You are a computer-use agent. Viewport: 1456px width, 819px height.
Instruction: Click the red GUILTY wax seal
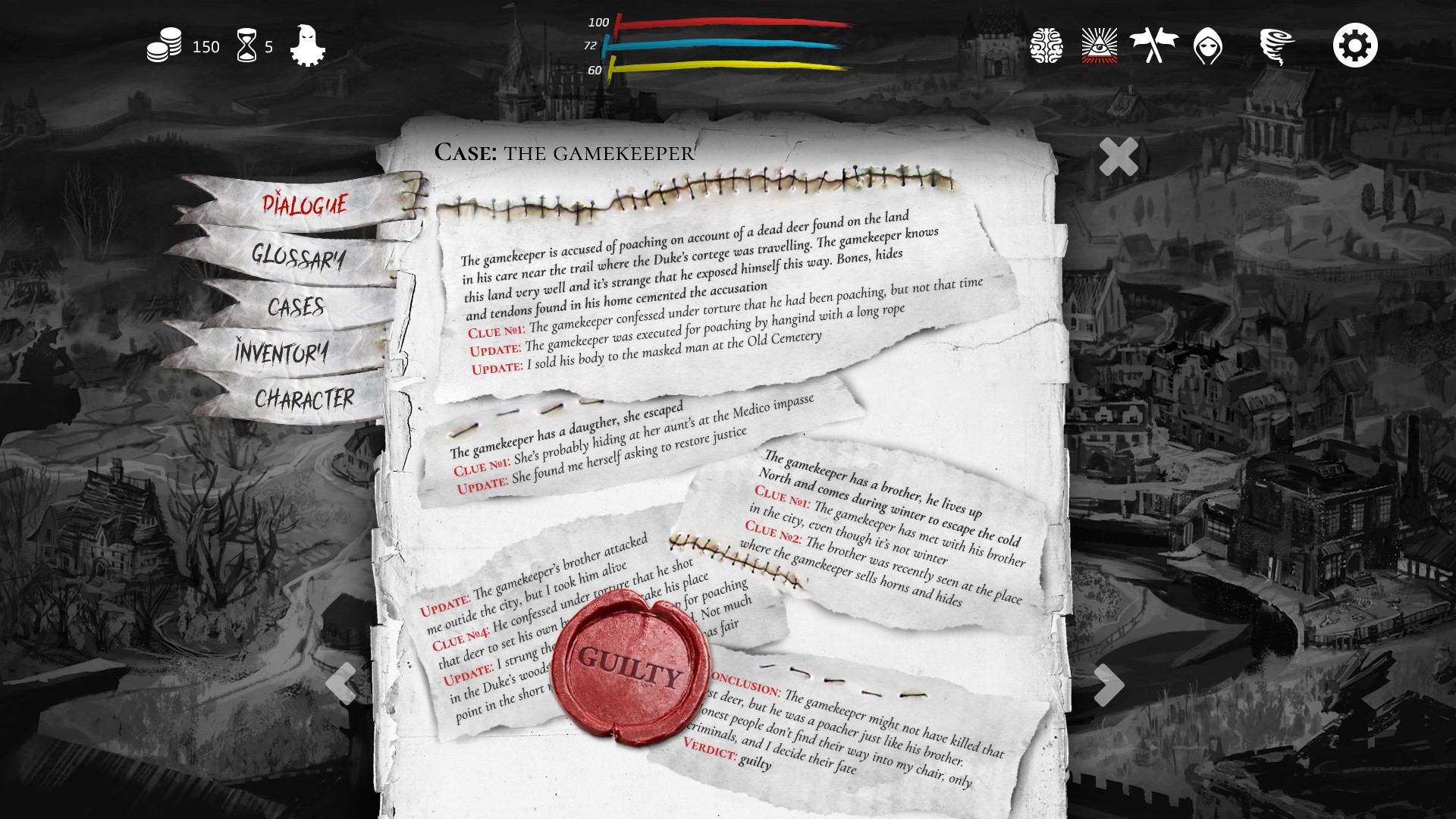[x=629, y=670]
